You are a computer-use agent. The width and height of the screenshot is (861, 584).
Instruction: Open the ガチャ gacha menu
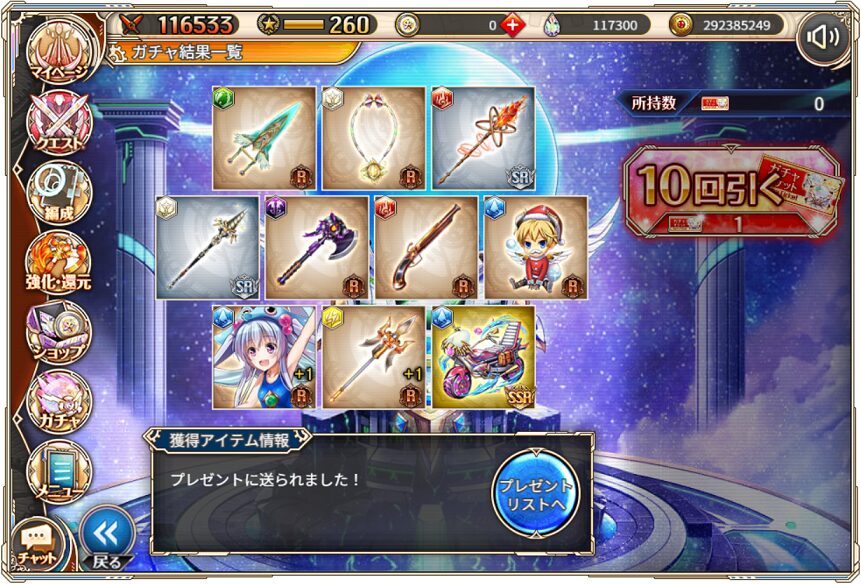[58, 399]
